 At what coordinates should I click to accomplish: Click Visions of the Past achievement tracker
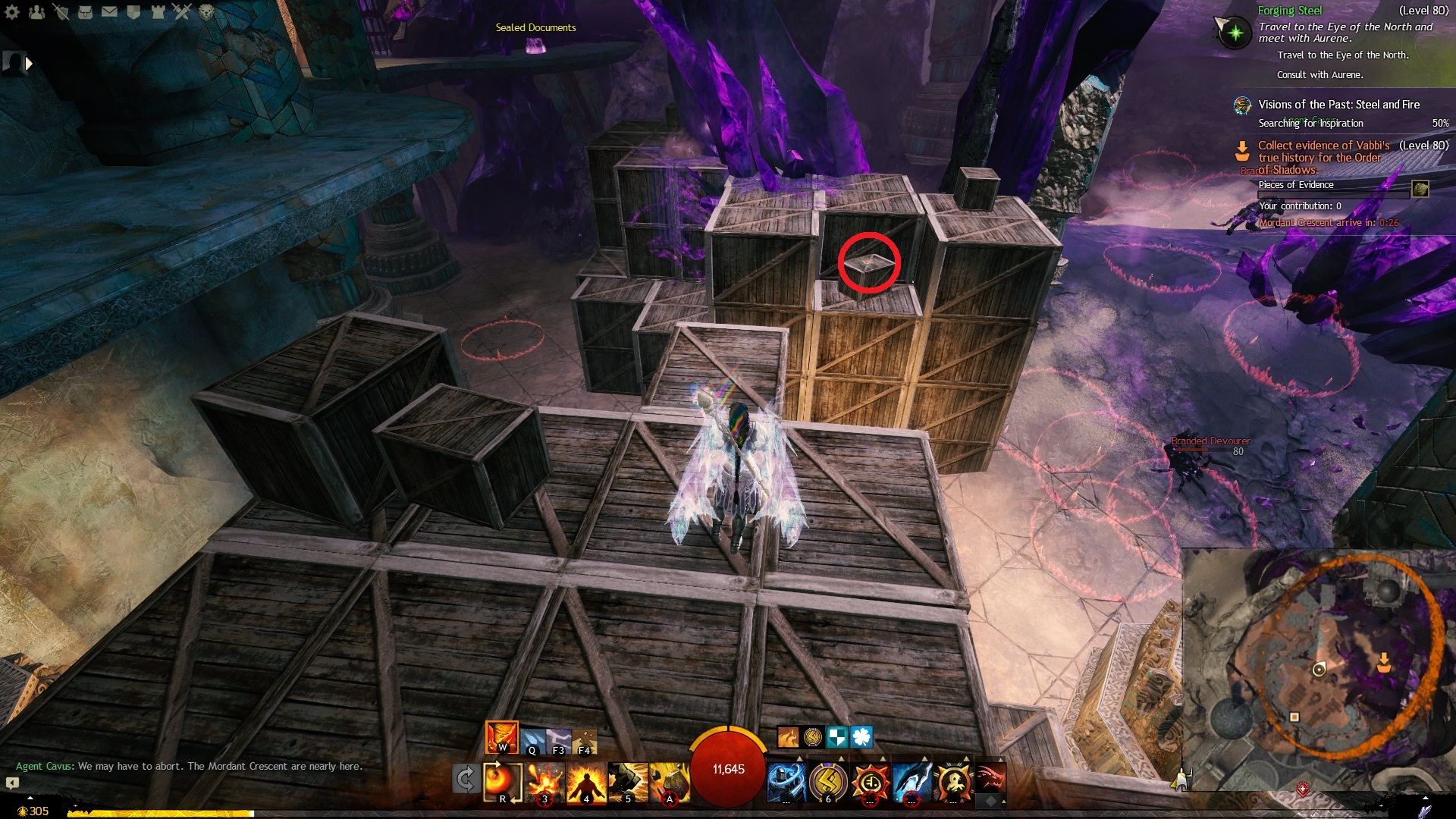(1338, 105)
